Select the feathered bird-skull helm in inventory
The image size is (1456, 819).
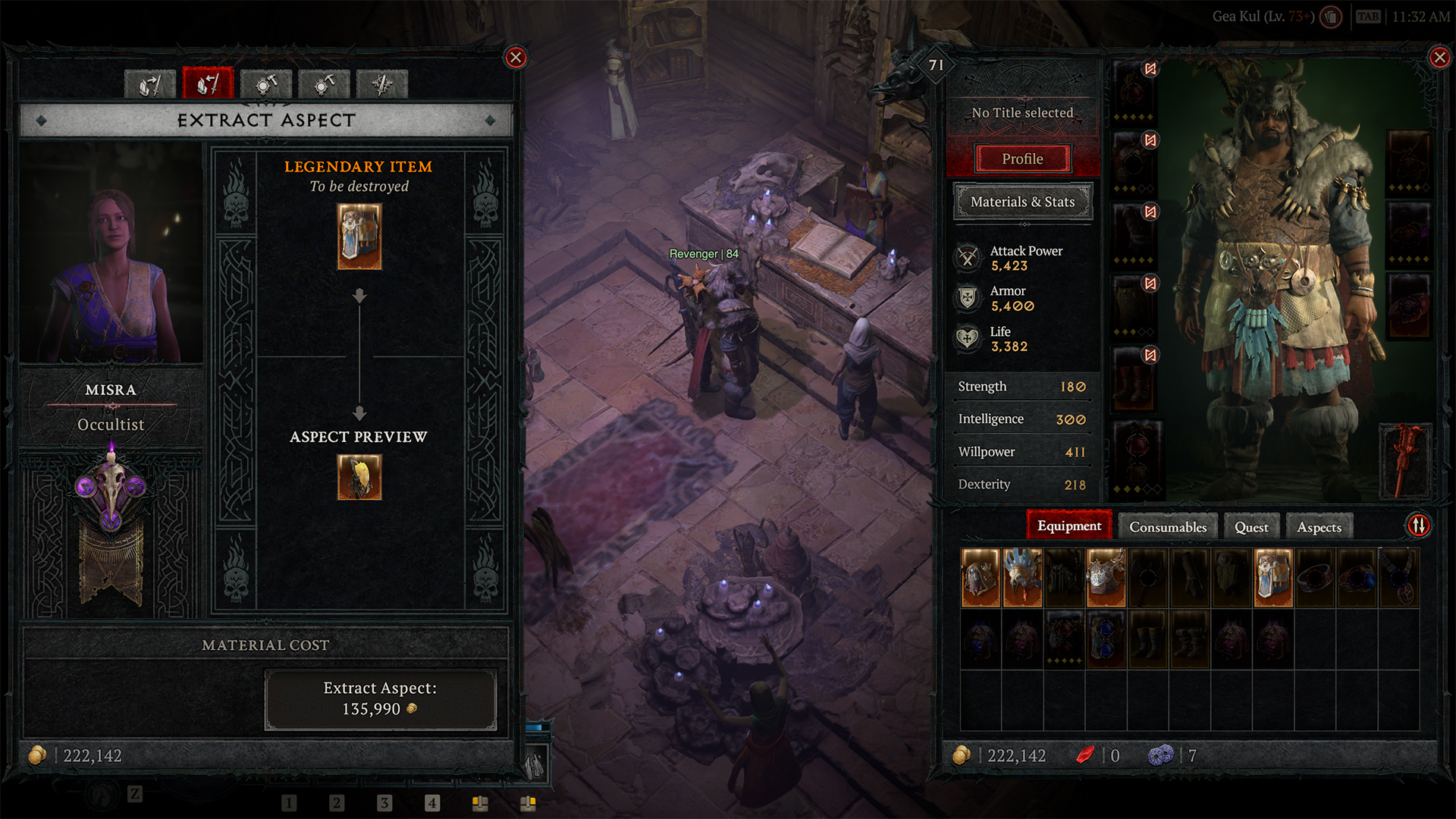tap(1022, 578)
